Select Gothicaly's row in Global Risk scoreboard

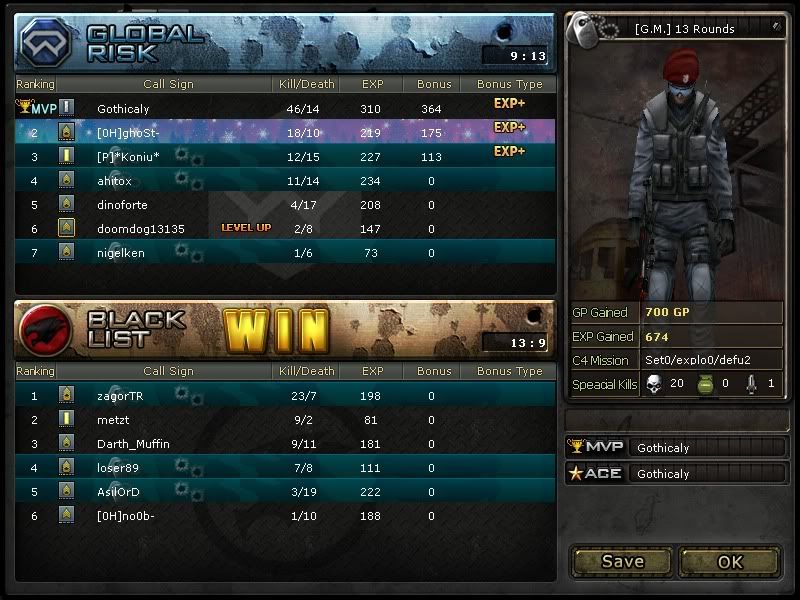coord(285,108)
